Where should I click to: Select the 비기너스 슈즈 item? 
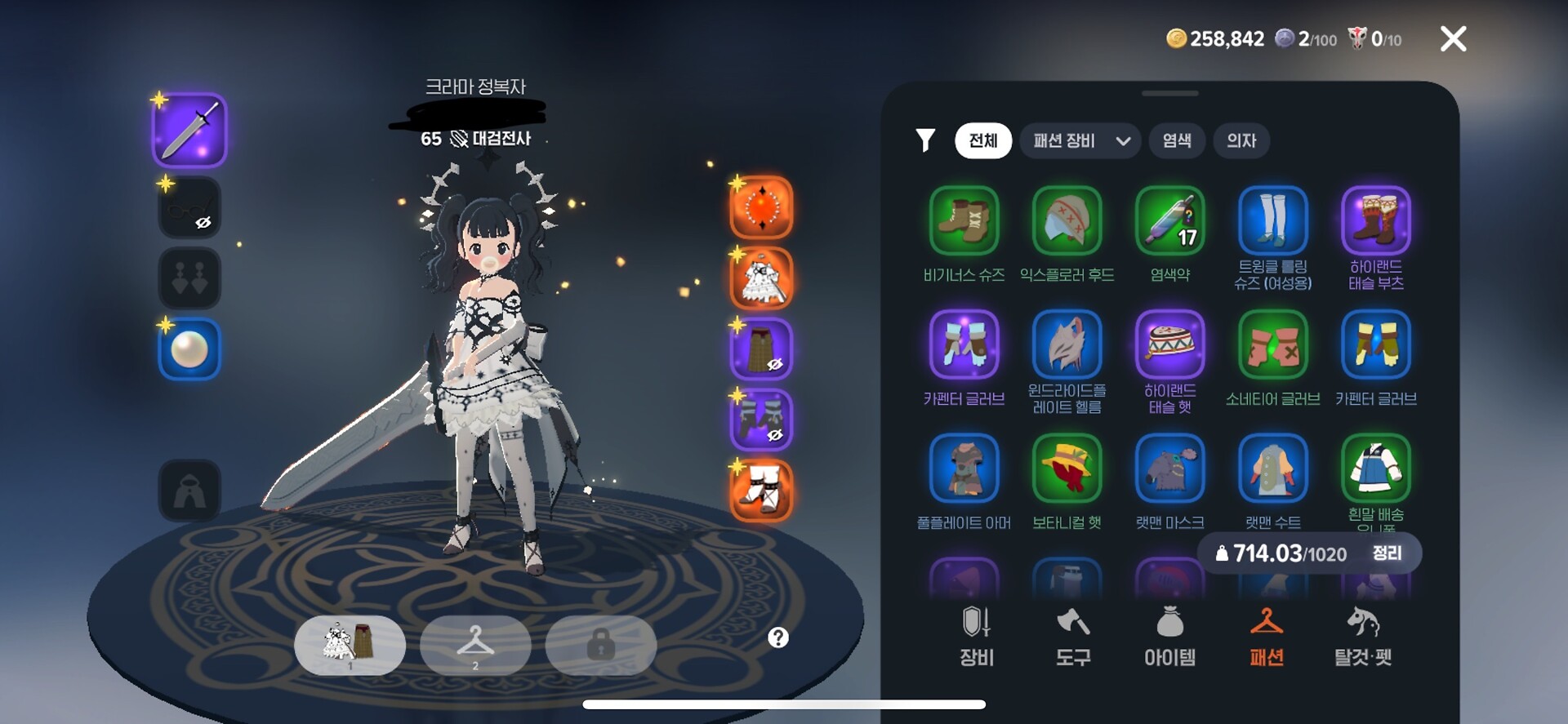[964, 221]
